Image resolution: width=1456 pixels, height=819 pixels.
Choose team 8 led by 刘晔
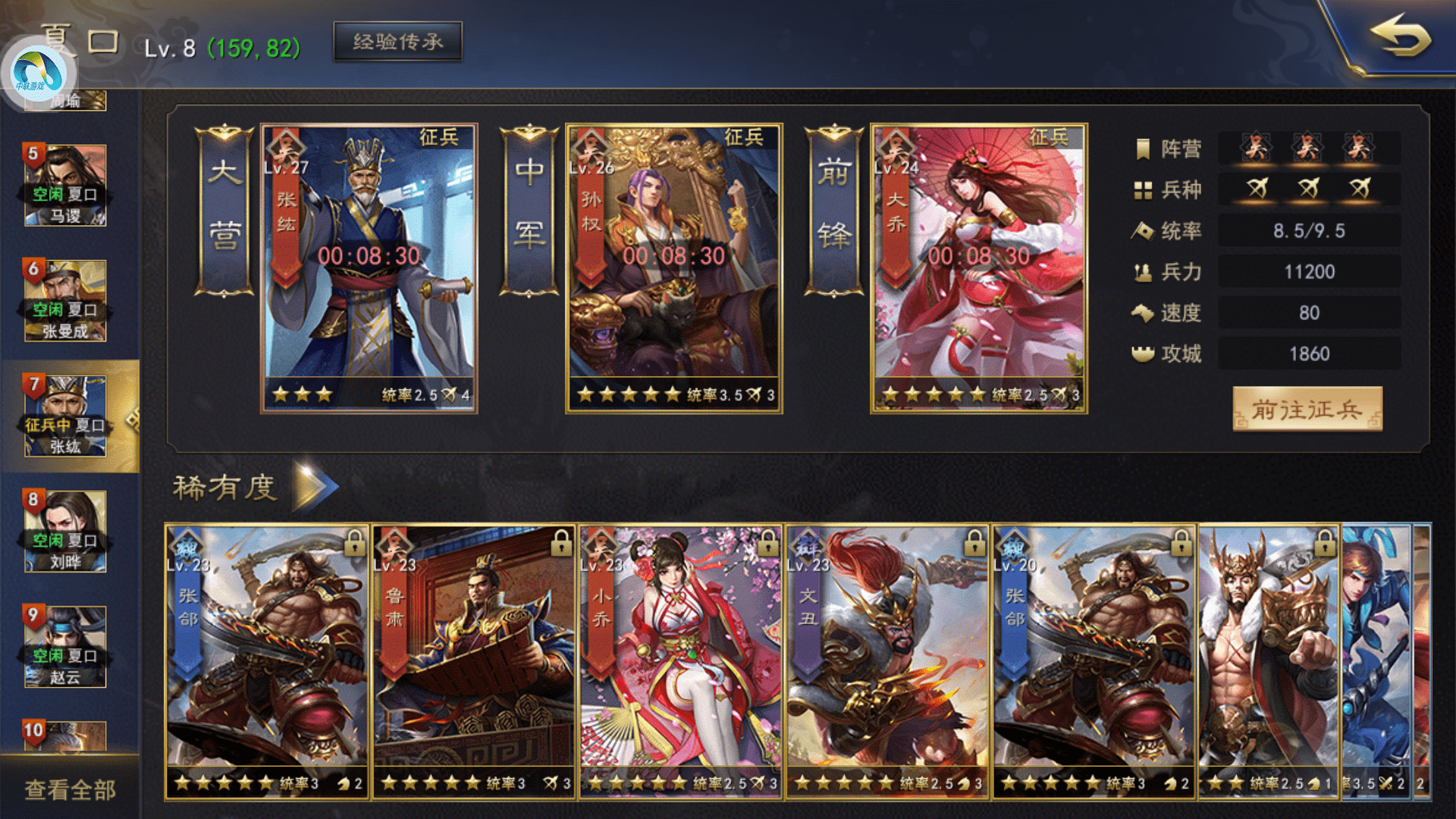[65, 532]
